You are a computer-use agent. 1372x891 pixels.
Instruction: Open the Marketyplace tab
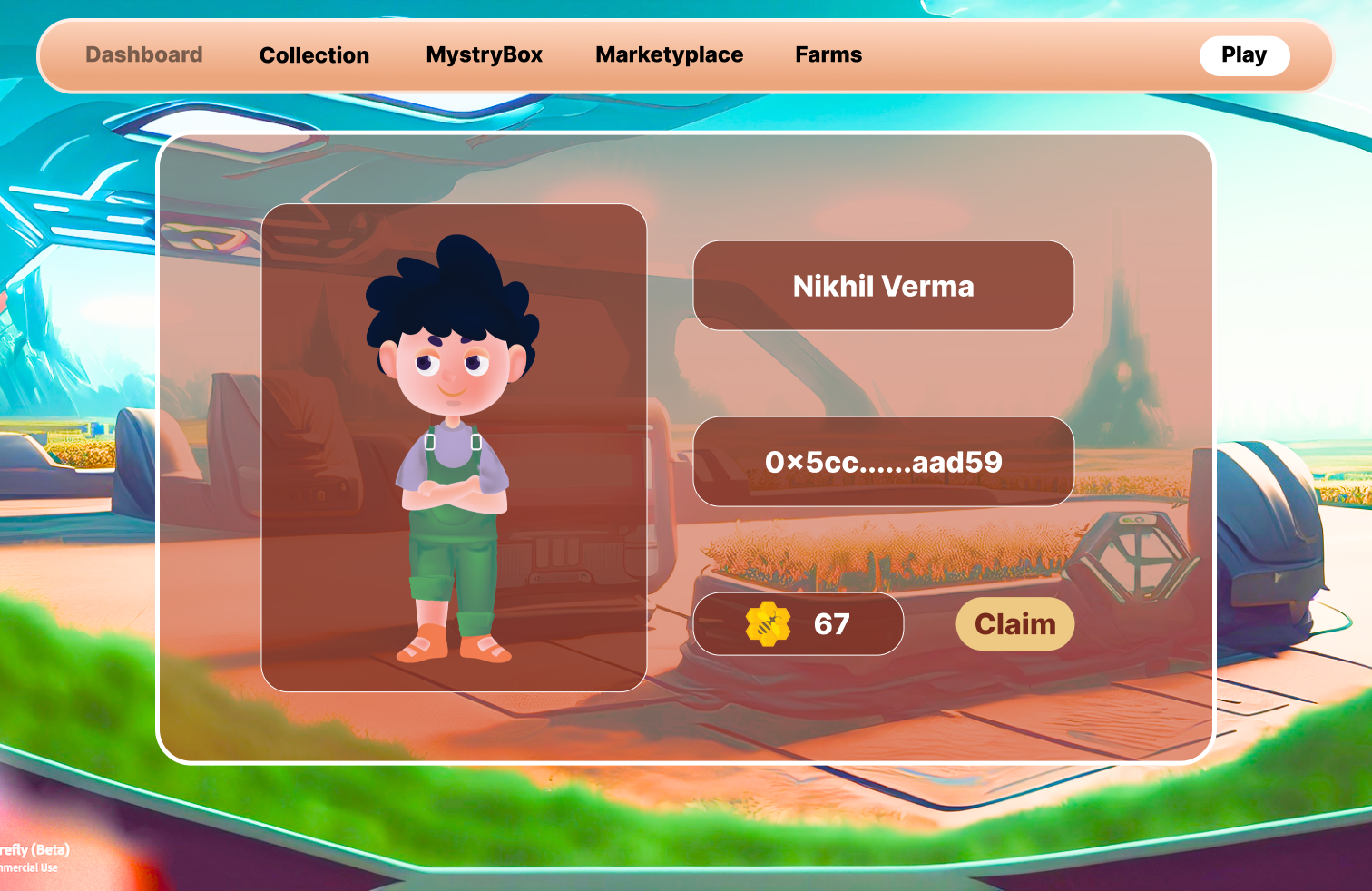669,55
